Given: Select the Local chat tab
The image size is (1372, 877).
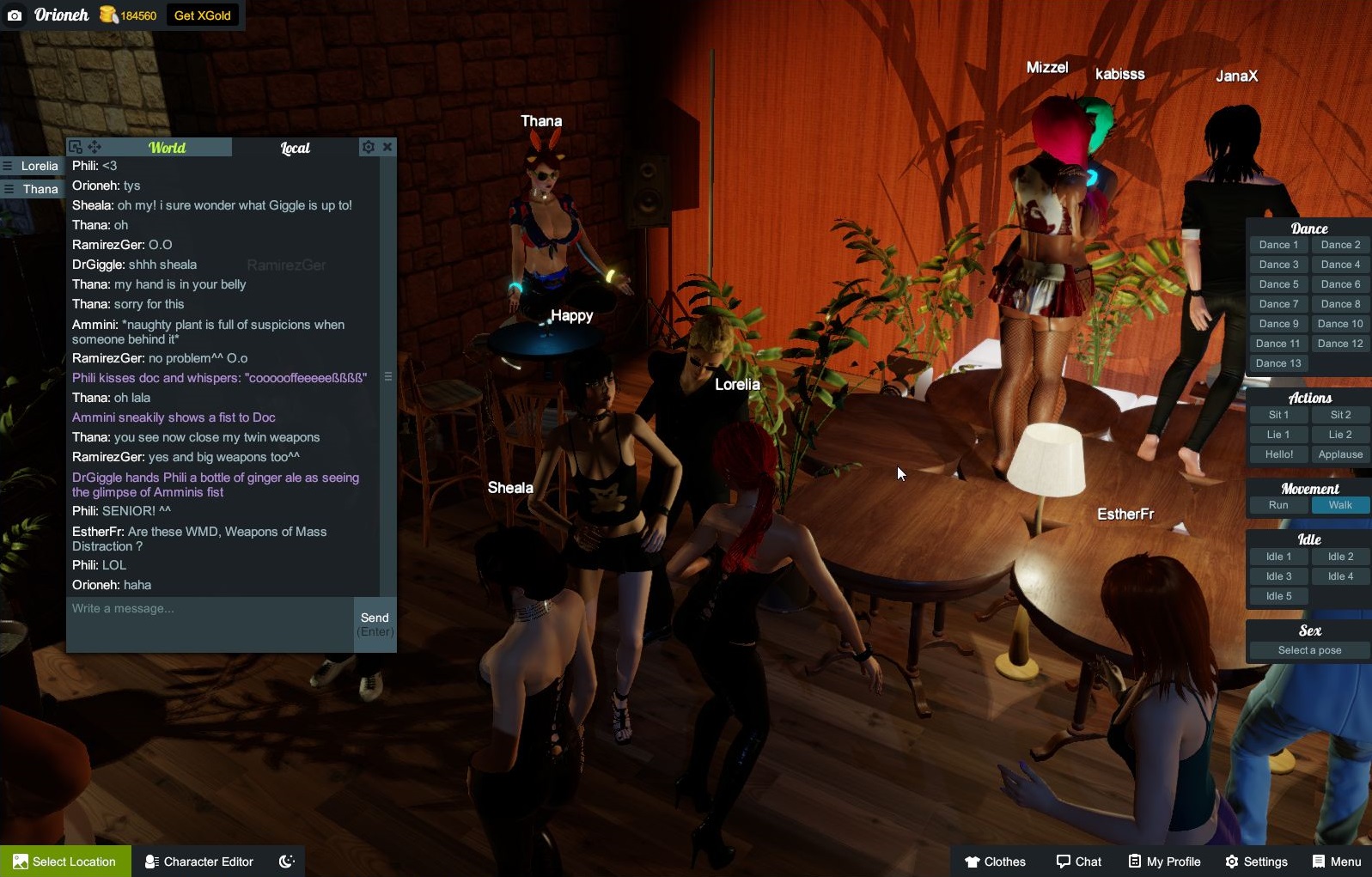Looking at the screenshot, I should point(296,147).
